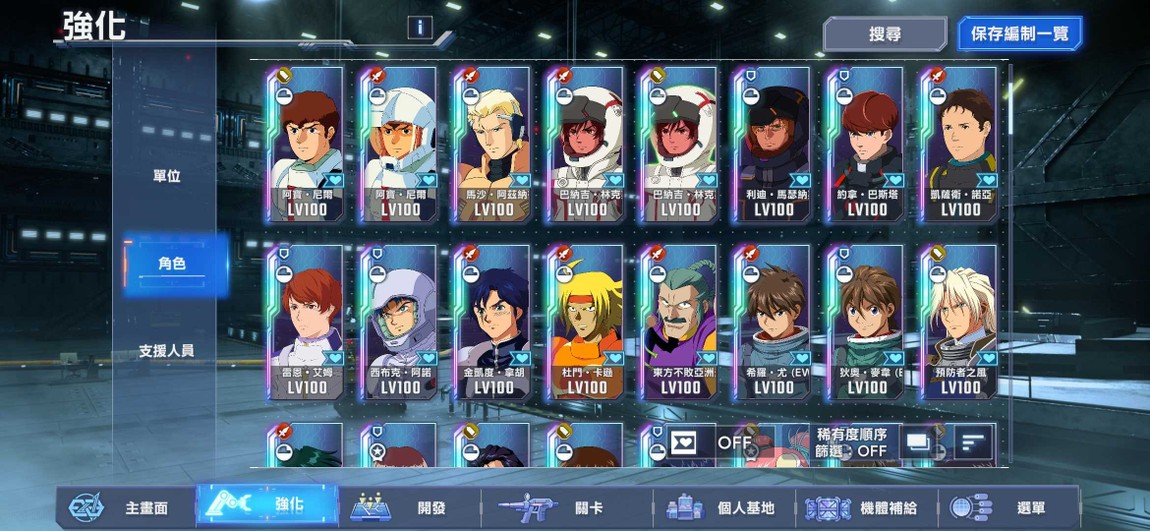The width and height of the screenshot is (1150, 531).
Task: Toggle the heart favorites filter marked OFF
Action: 712,443
